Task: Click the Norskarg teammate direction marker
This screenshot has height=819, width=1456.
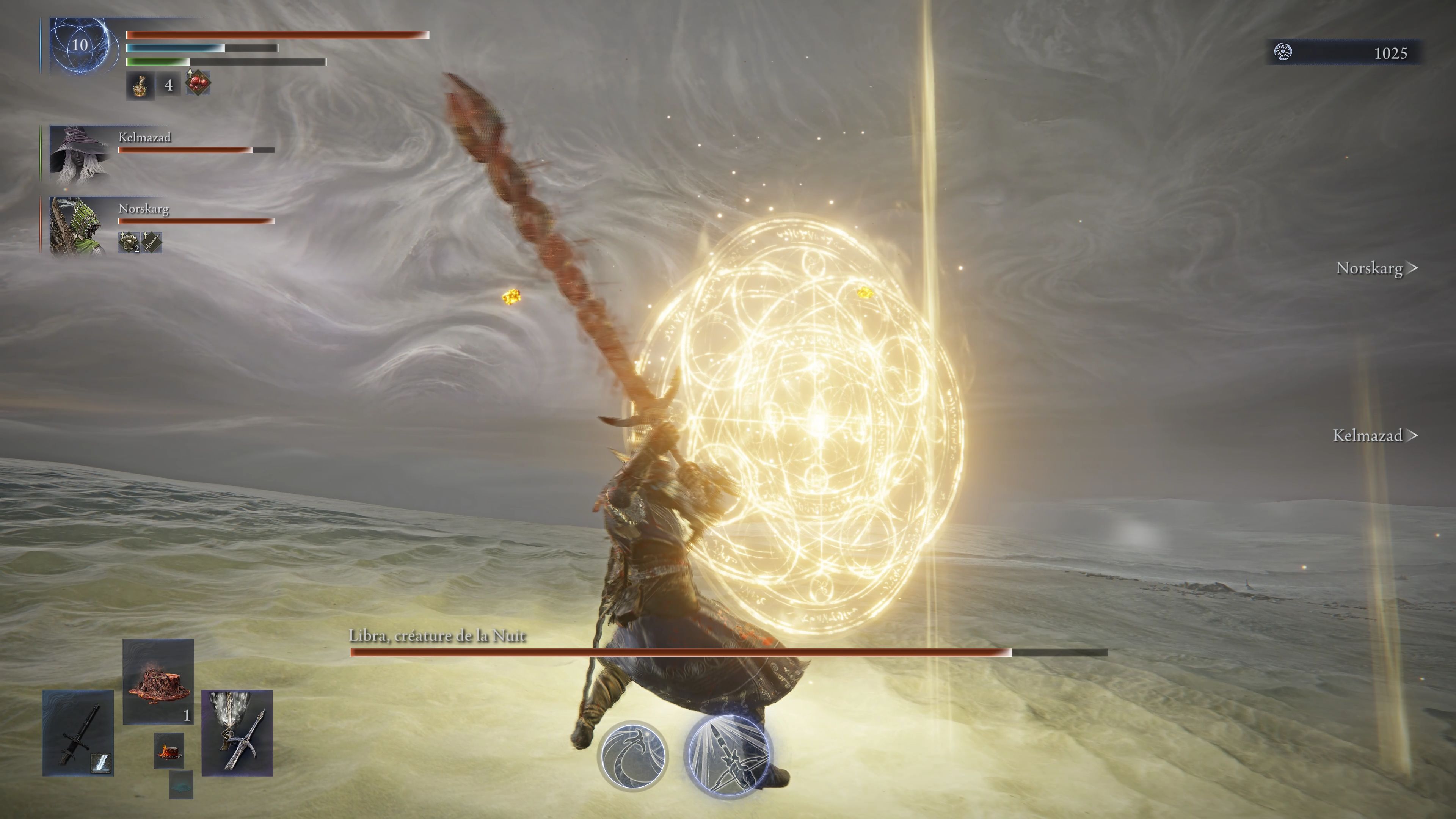Action: 1376,268
